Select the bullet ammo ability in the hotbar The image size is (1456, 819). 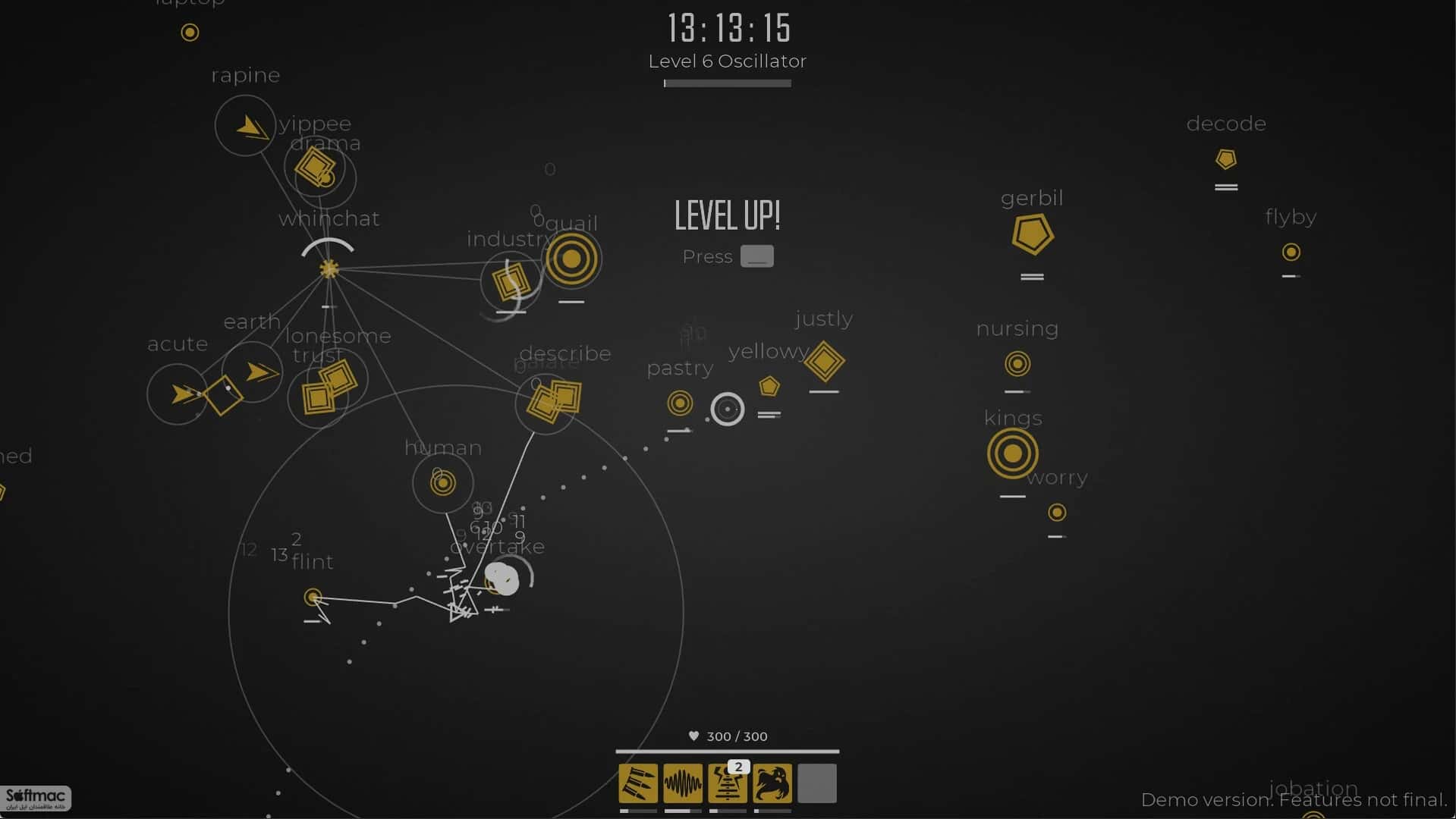pos(638,783)
